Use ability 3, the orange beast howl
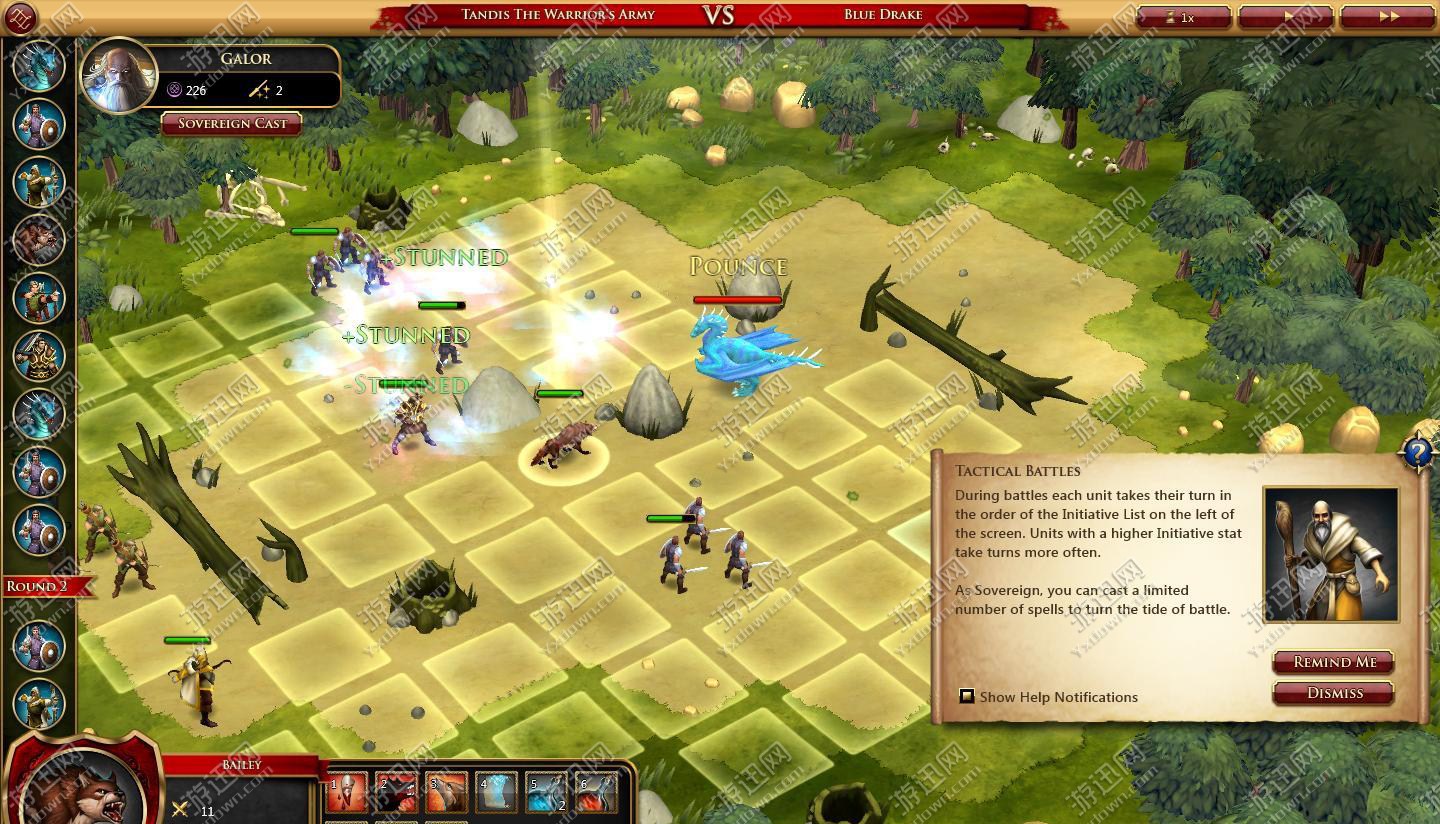1440x824 pixels. [446, 794]
